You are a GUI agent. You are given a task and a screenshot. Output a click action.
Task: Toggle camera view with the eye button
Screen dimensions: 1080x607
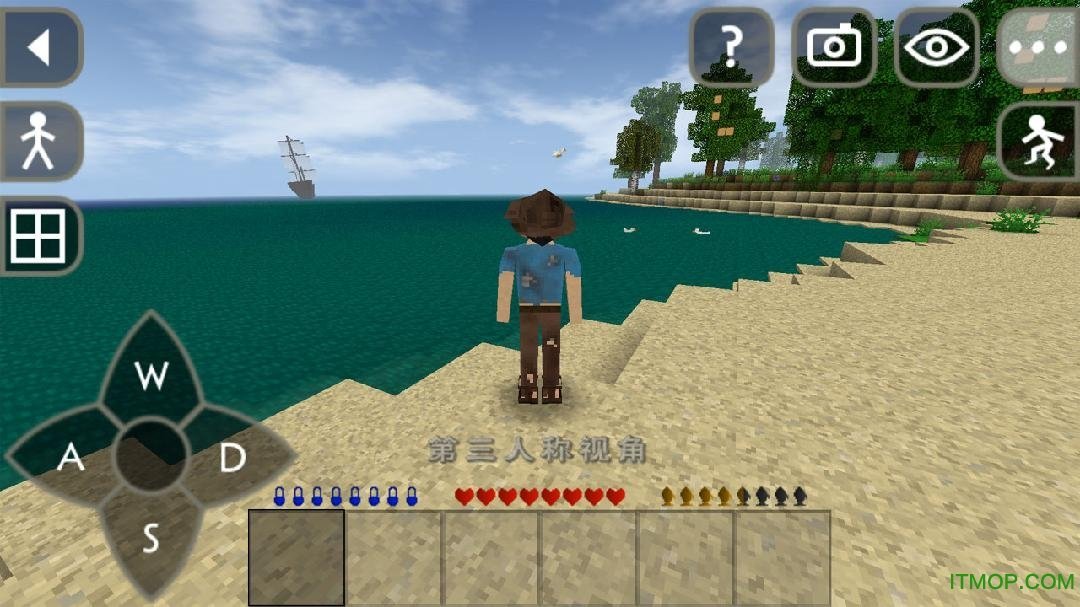coord(936,47)
